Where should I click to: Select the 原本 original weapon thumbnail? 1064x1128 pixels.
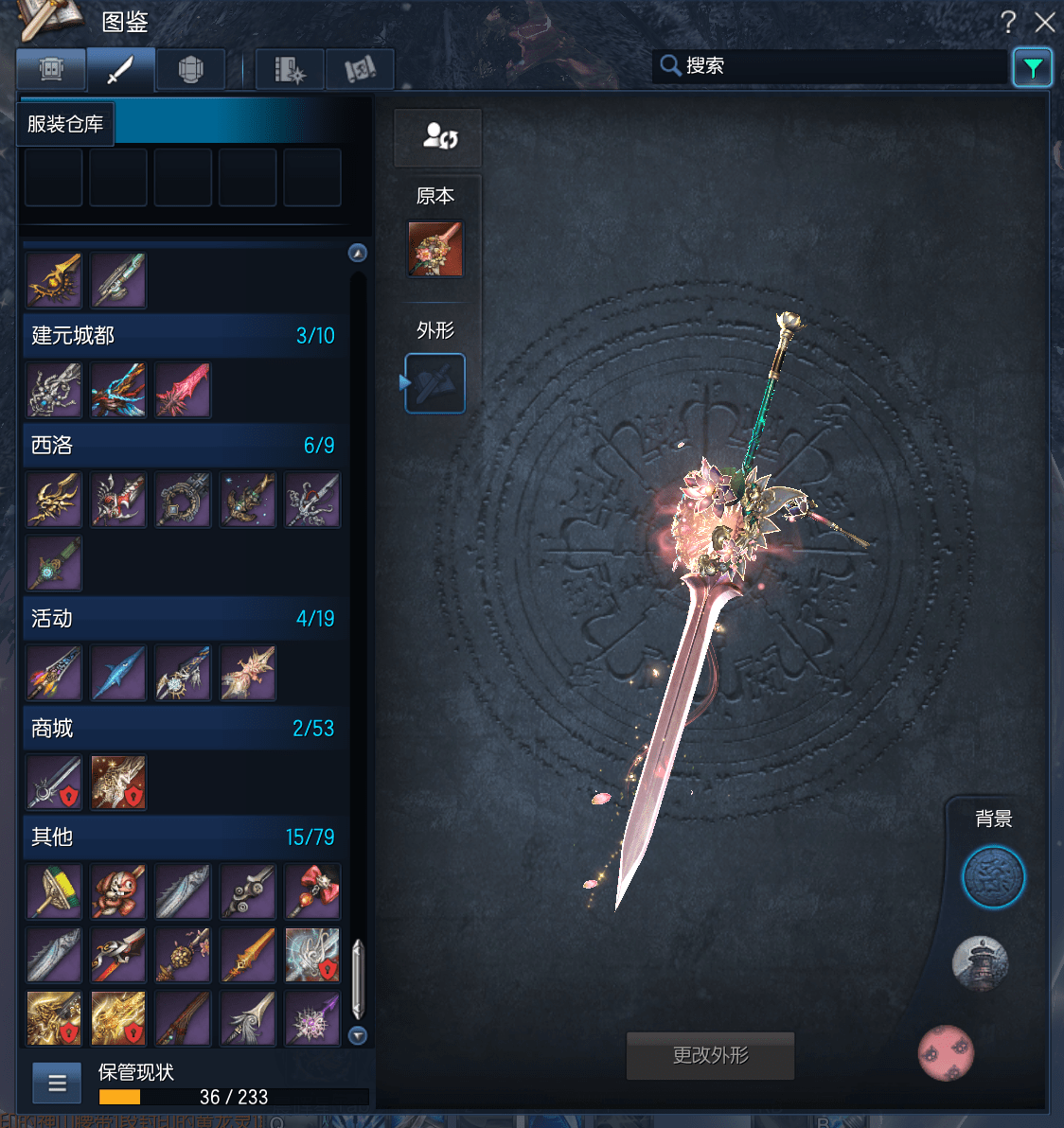tap(435, 249)
